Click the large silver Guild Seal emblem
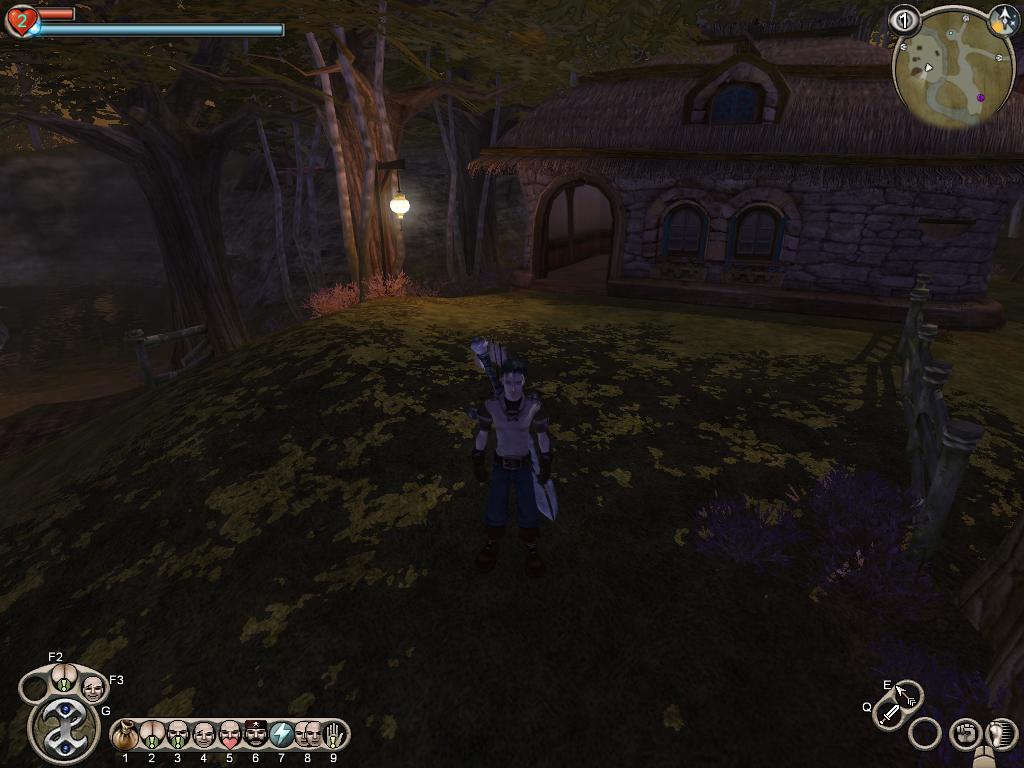1024x768 pixels. point(64,729)
